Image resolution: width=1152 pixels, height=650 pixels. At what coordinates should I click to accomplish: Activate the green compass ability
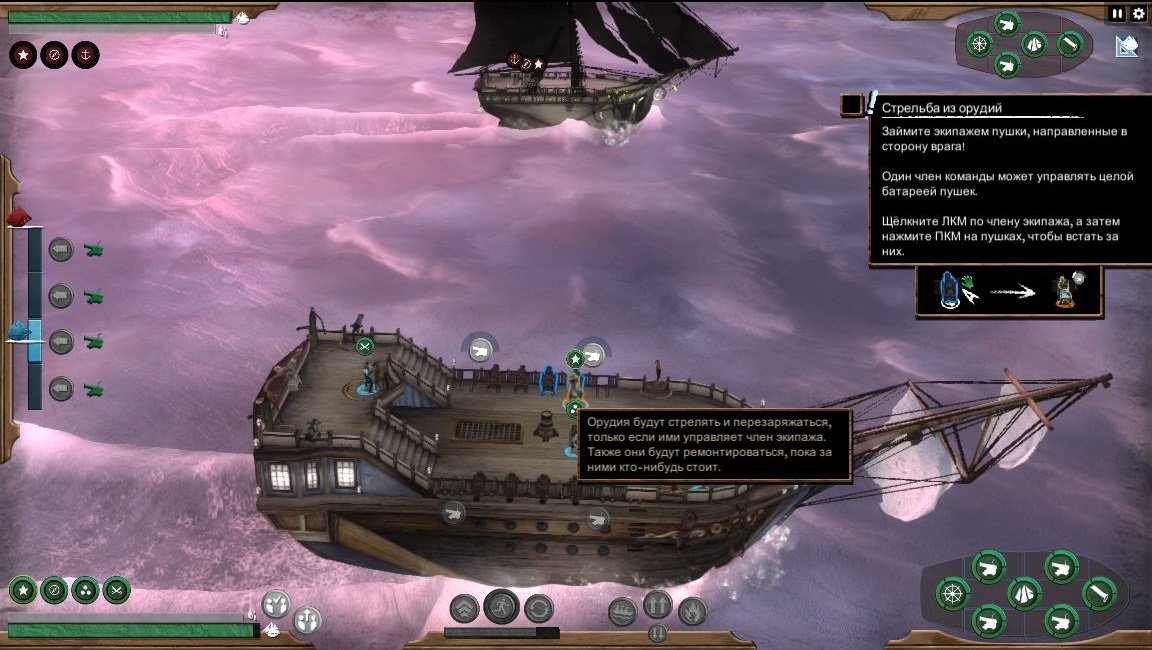click(x=54, y=590)
